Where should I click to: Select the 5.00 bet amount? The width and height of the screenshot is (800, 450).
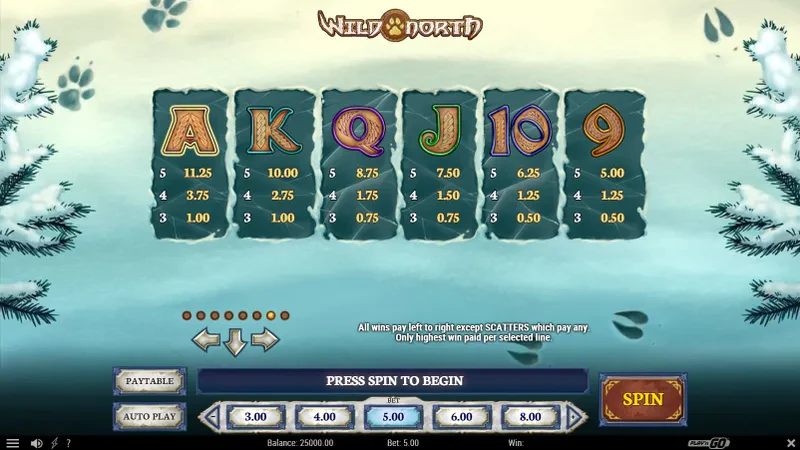pos(393,416)
